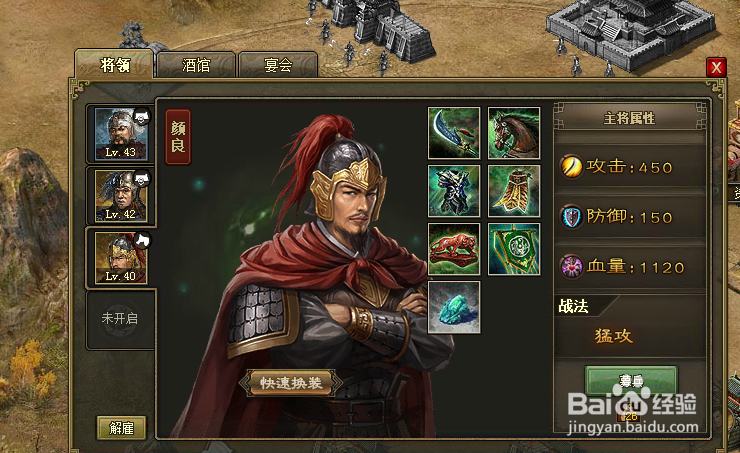Pick the Lv. 40 general portrait
The height and width of the screenshot is (453, 740).
point(120,256)
